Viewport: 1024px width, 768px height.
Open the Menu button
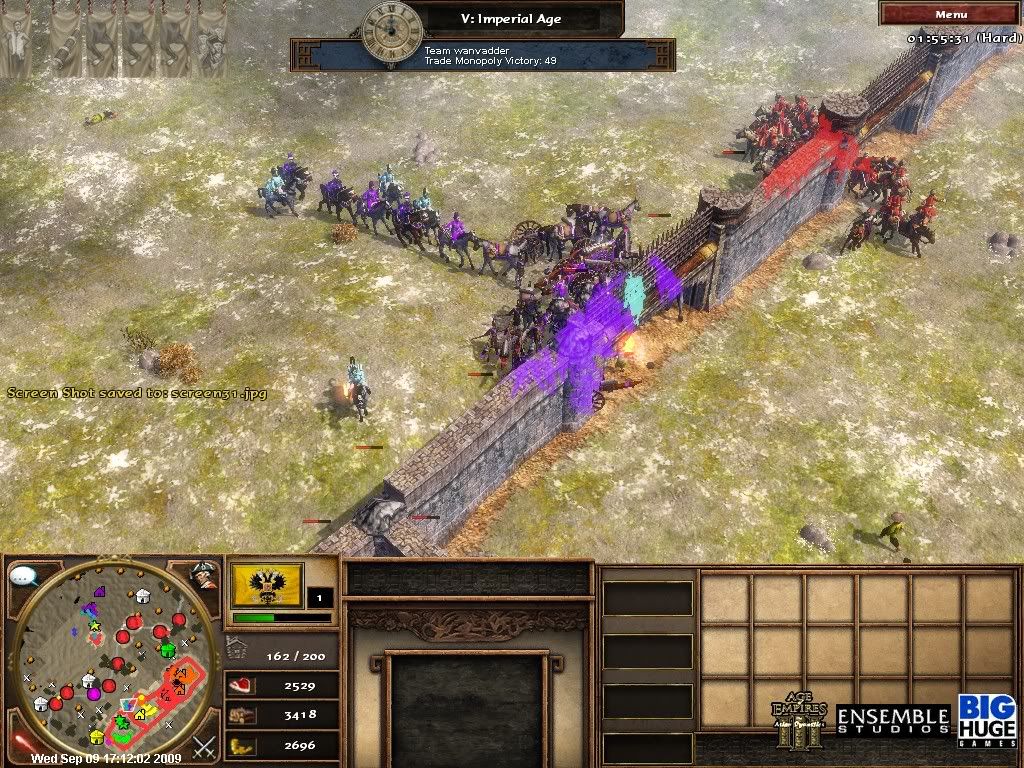(950, 14)
